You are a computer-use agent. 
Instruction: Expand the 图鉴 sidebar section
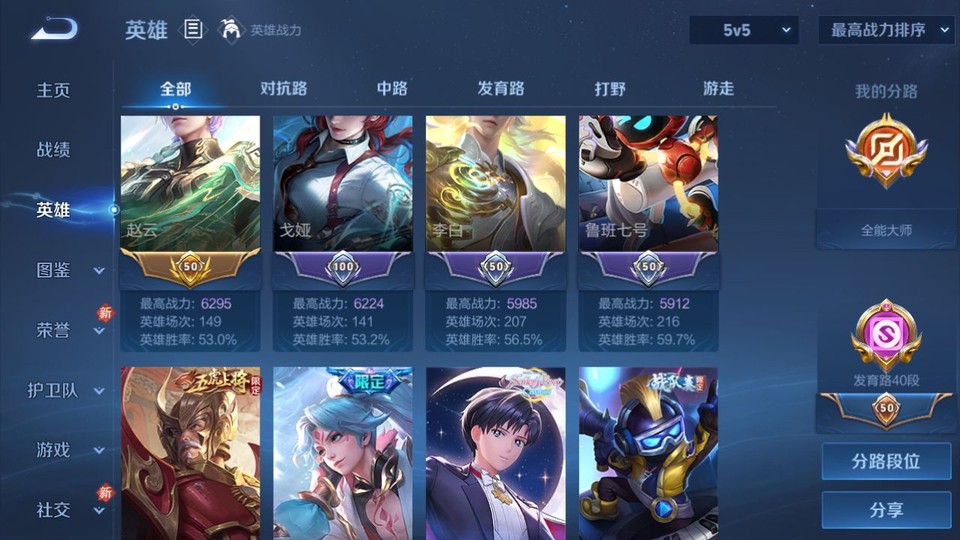[x=99, y=271]
